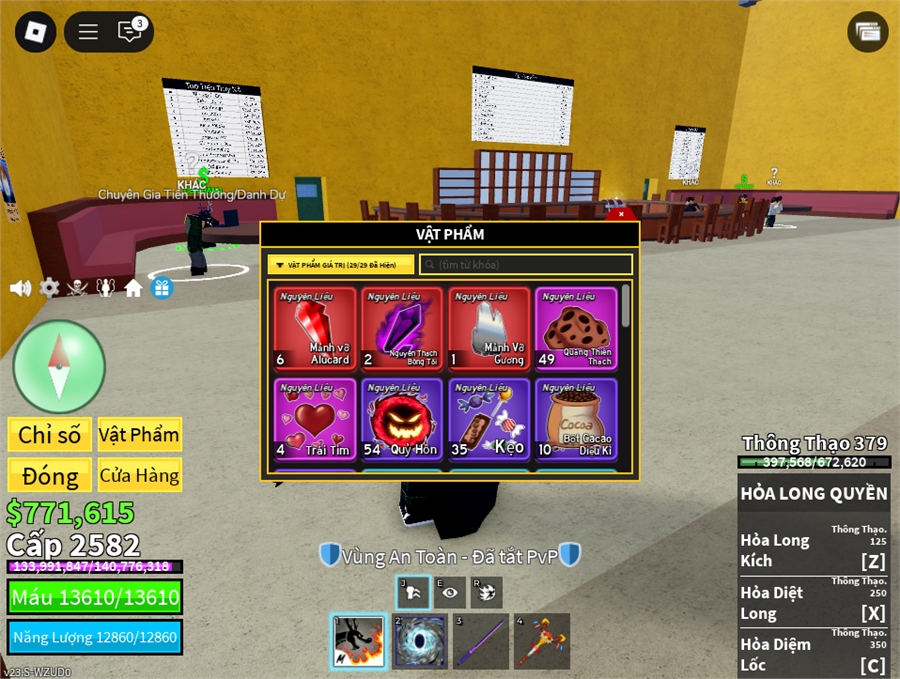Toggle the Vật Phẩm inventory button
The image size is (900, 679).
coord(139,435)
